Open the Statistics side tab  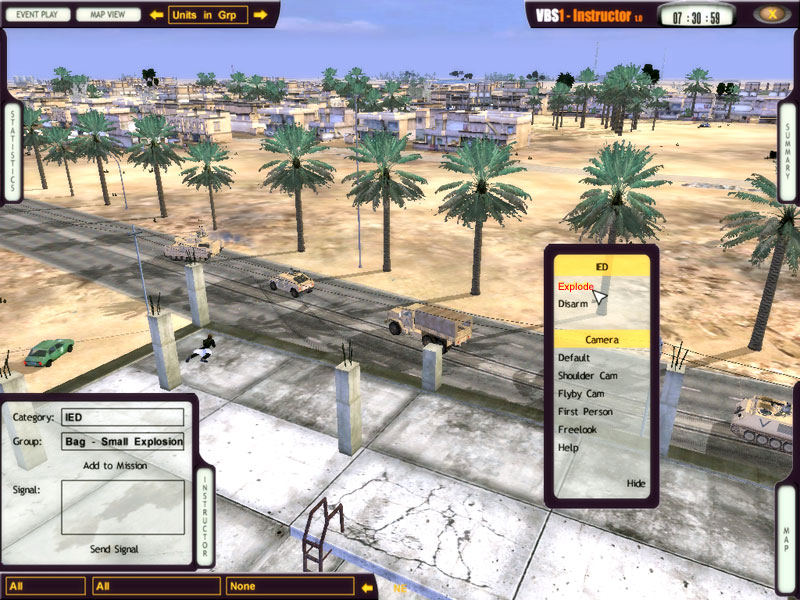pos(13,152)
